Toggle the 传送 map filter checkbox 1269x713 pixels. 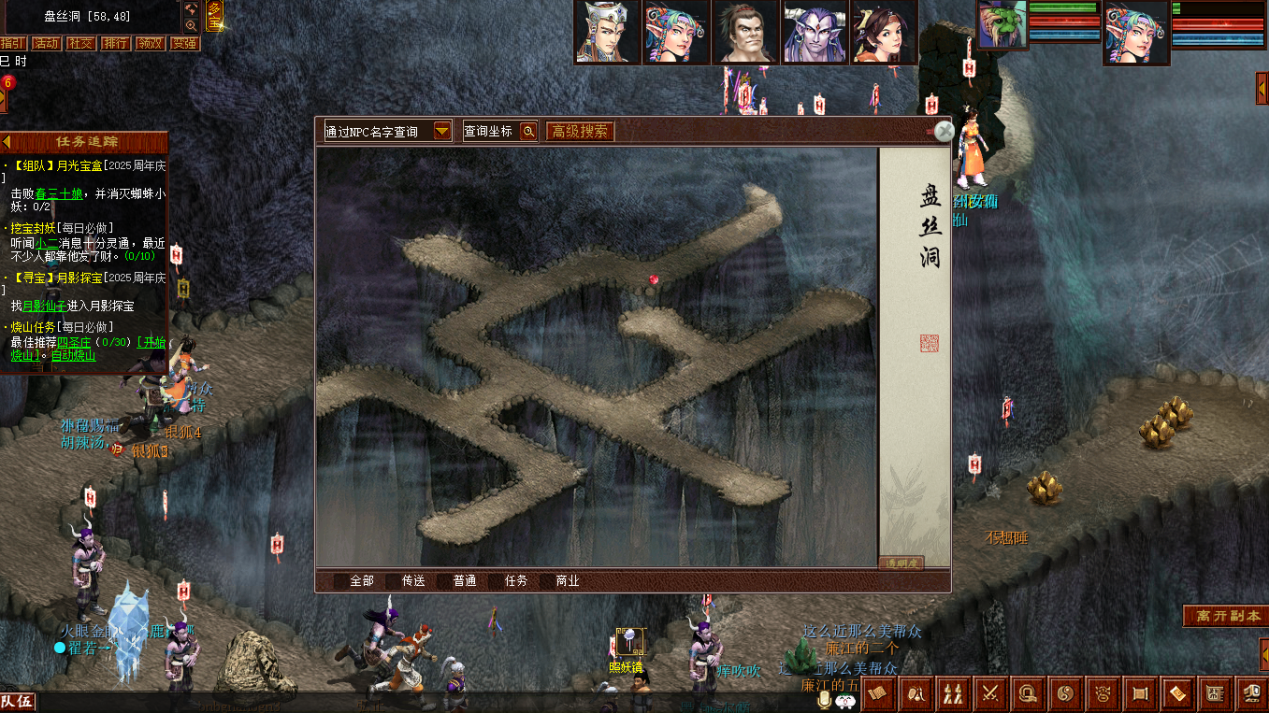[x=393, y=581]
